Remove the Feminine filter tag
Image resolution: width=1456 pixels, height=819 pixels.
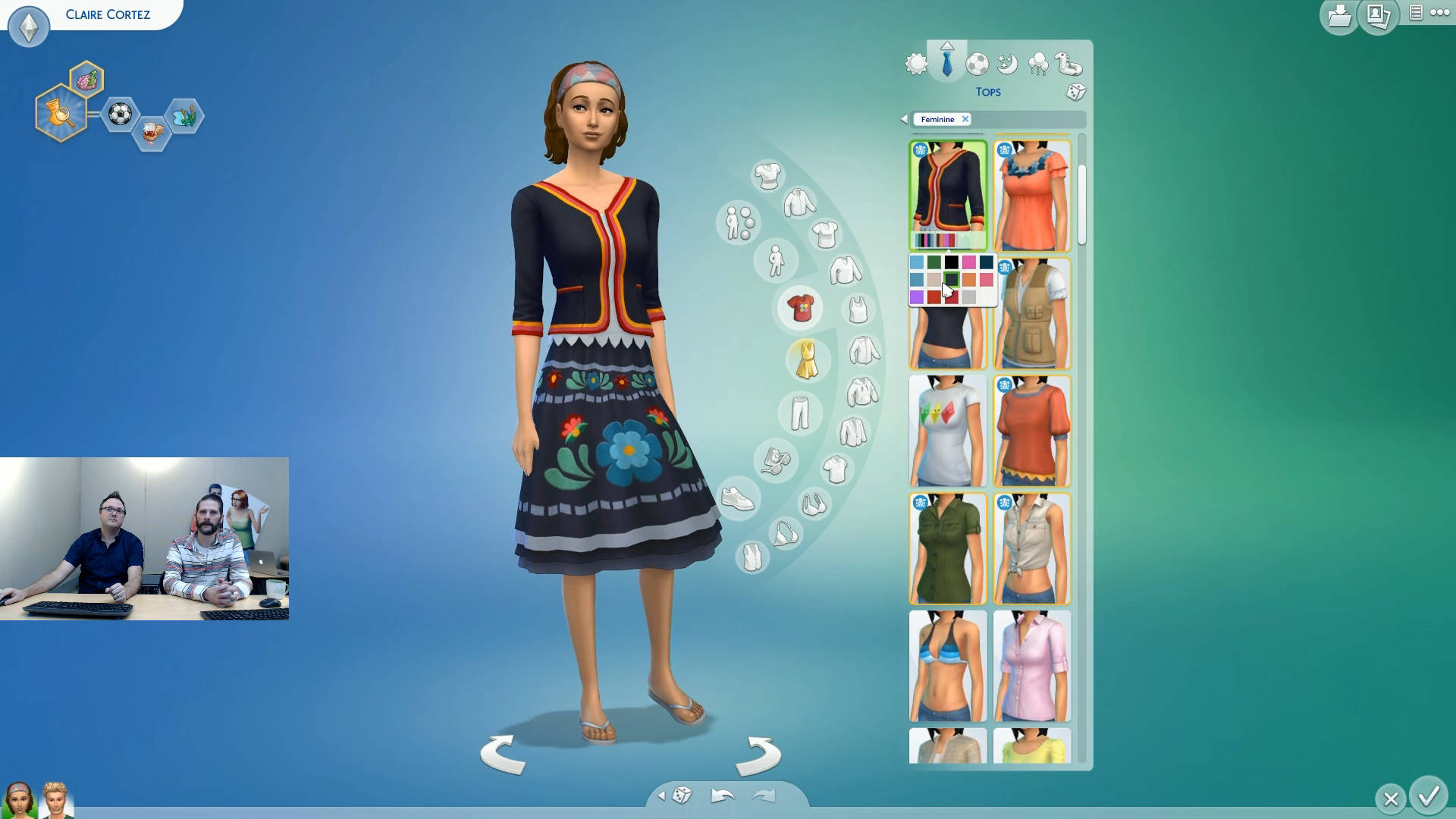[x=965, y=119]
